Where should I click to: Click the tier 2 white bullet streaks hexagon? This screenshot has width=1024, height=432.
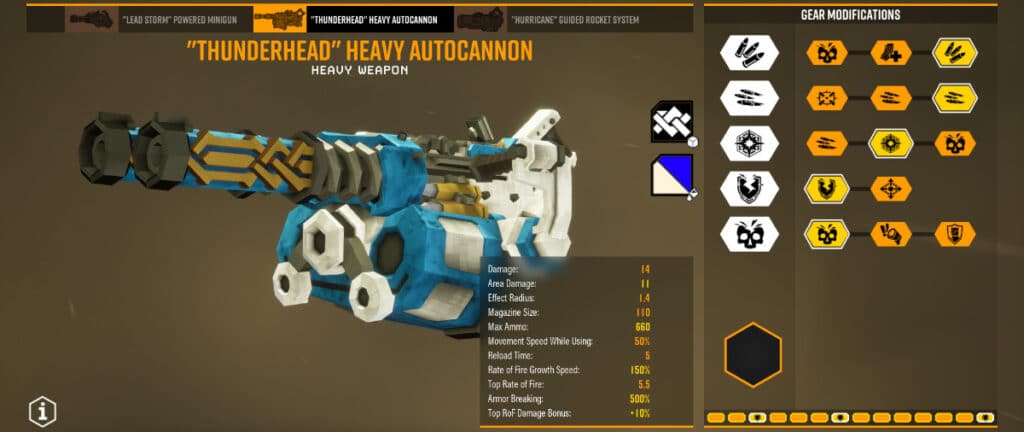[x=752, y=98]
